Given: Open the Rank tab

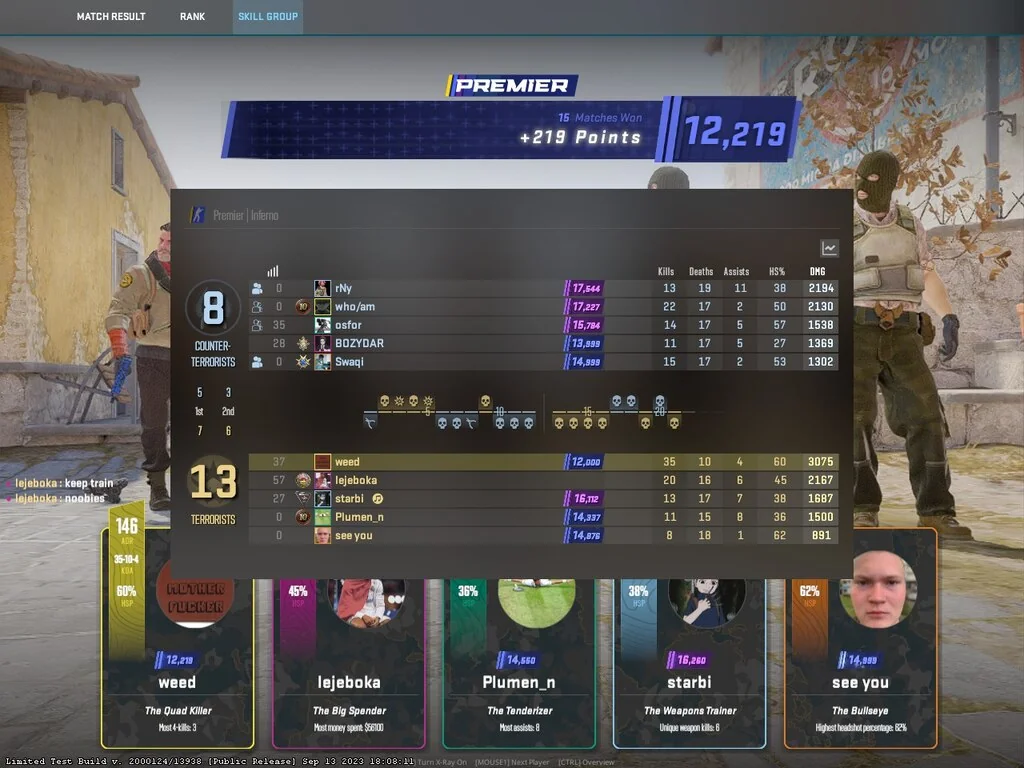Looking at the screenshot, I should coord(192,16).
